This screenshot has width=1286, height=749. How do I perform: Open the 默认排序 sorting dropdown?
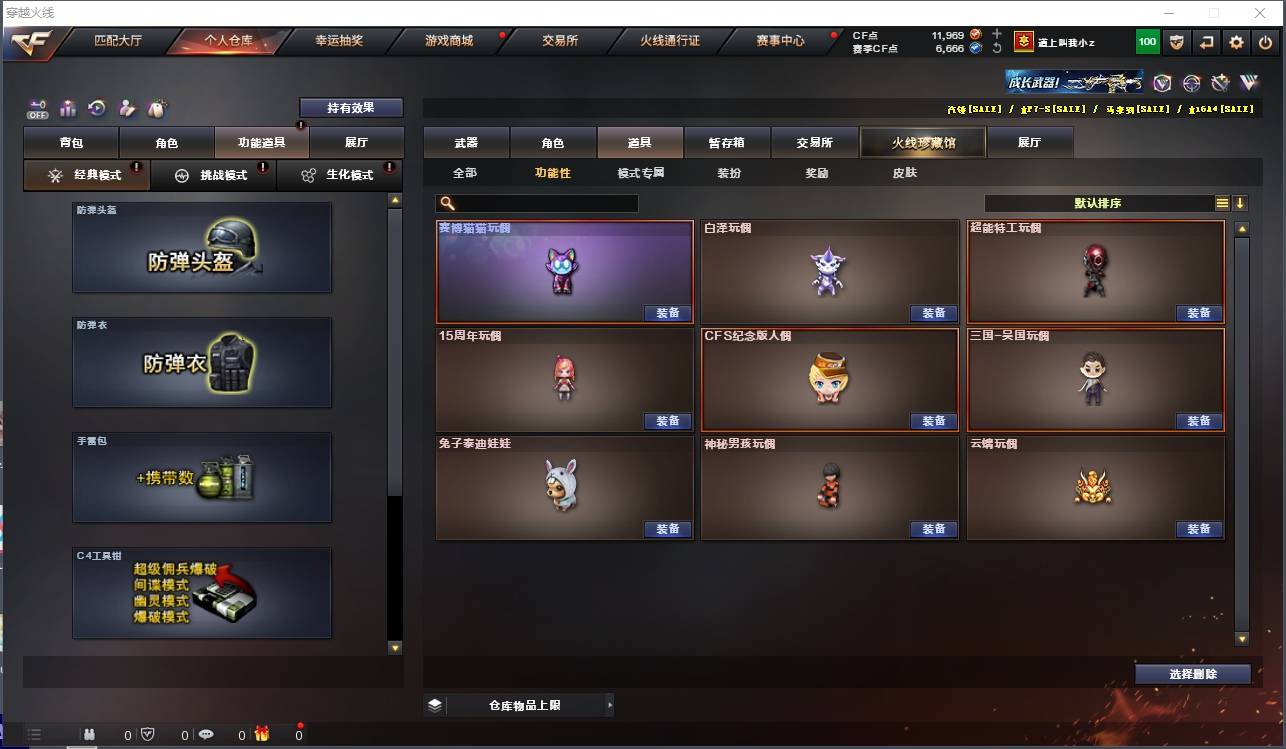(x=1100, y=202)
